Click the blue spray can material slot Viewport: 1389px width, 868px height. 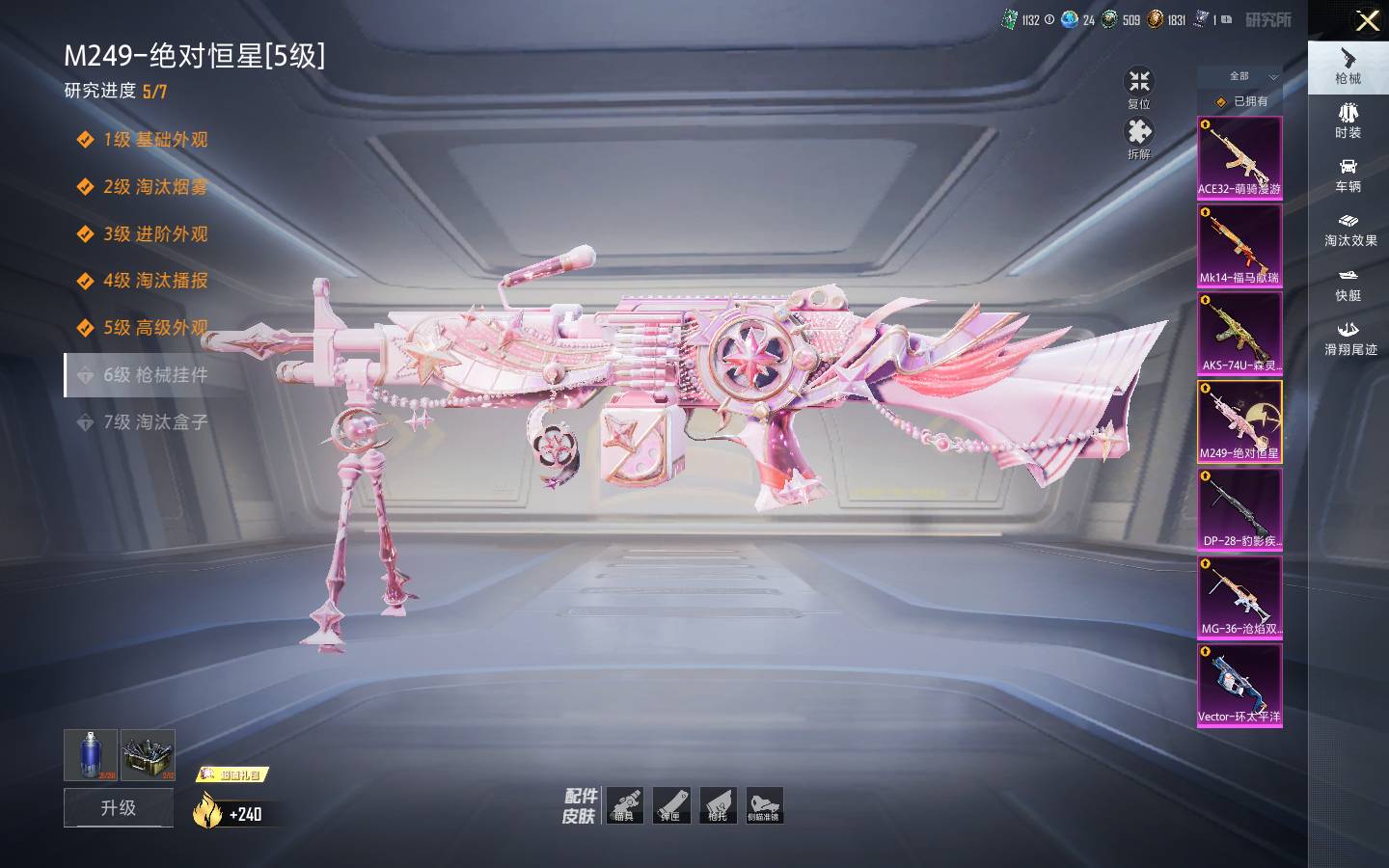point(90,754)
